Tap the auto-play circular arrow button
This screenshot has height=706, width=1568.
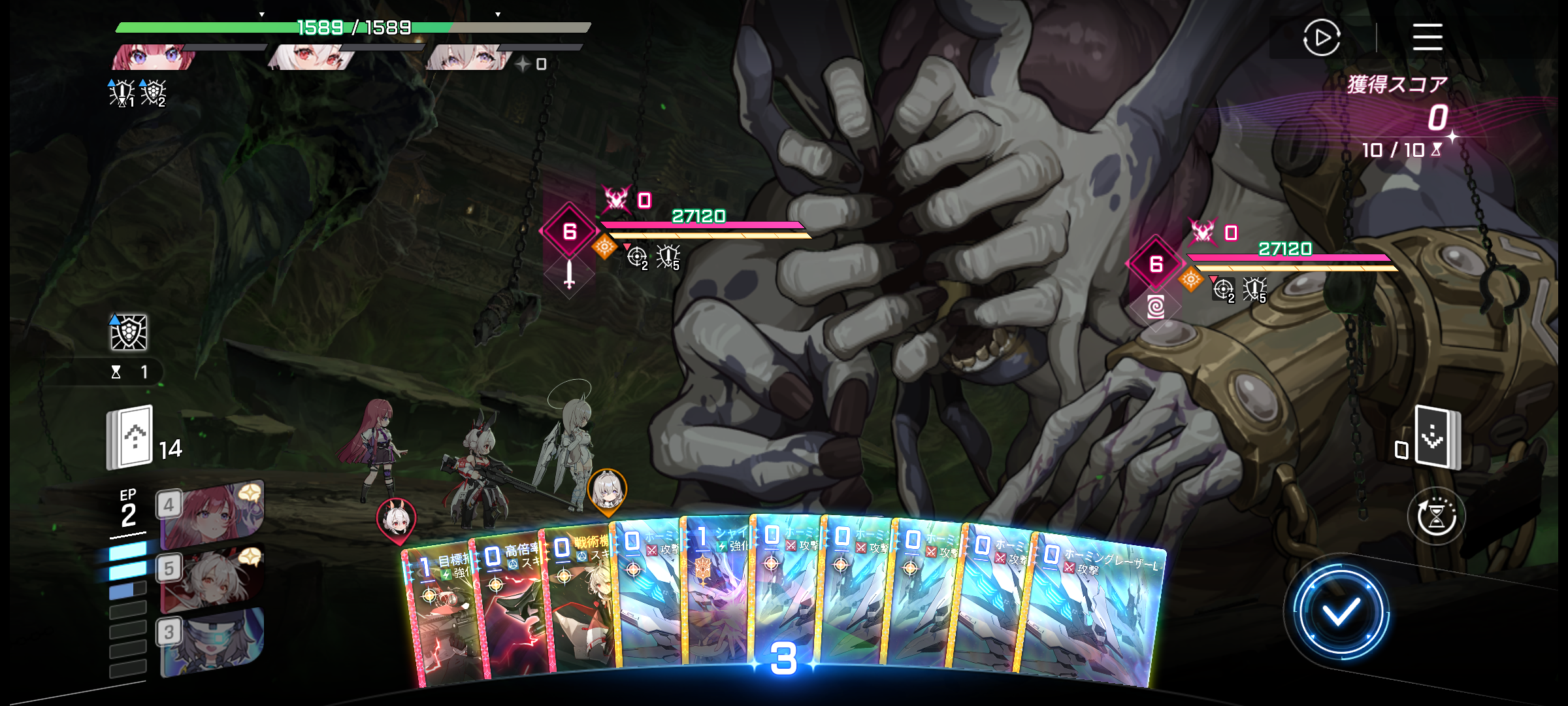pyautogui.click(x=1321, y=37)
